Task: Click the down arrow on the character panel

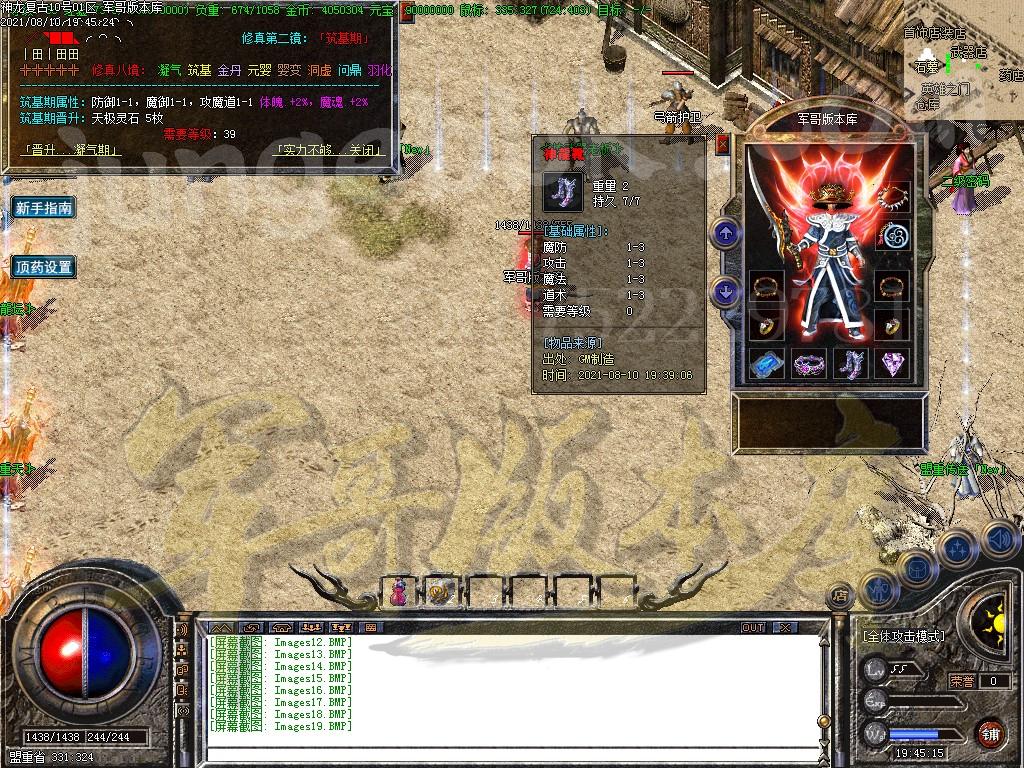Action: (x=725, y=292)
